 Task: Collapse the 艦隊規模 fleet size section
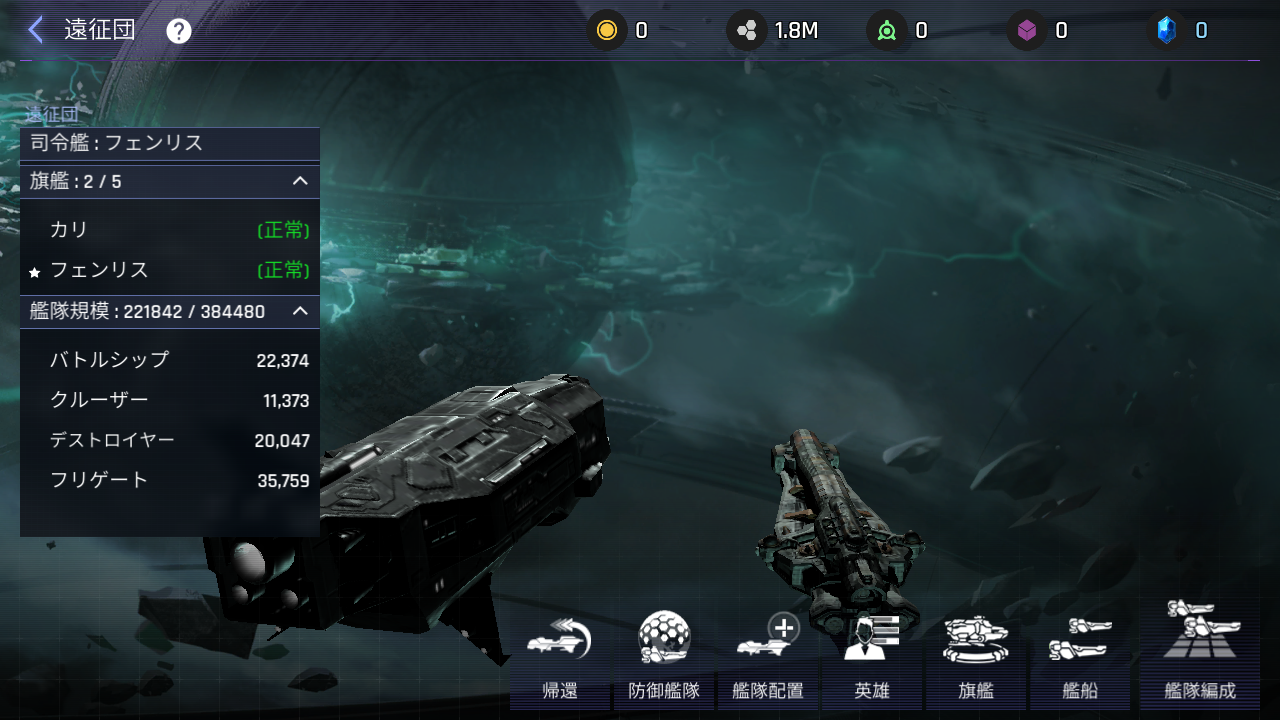(x=299, y=311)
